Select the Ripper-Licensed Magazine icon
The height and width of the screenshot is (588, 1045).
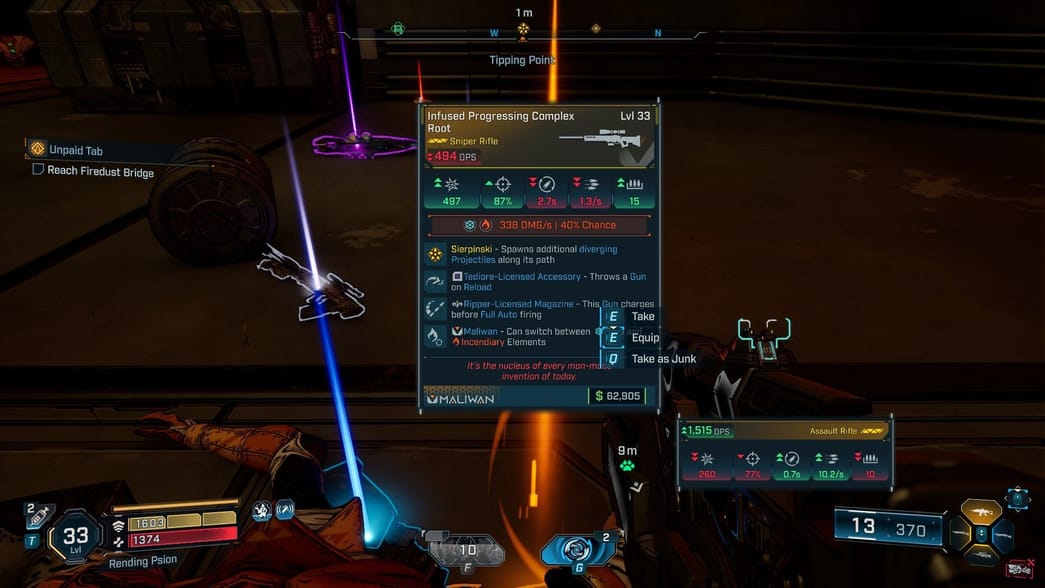coord(435,309)
